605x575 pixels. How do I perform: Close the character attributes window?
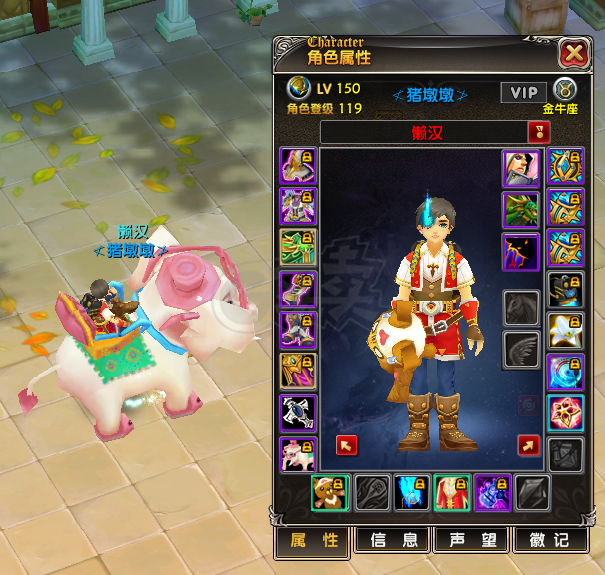click(573, 53)
